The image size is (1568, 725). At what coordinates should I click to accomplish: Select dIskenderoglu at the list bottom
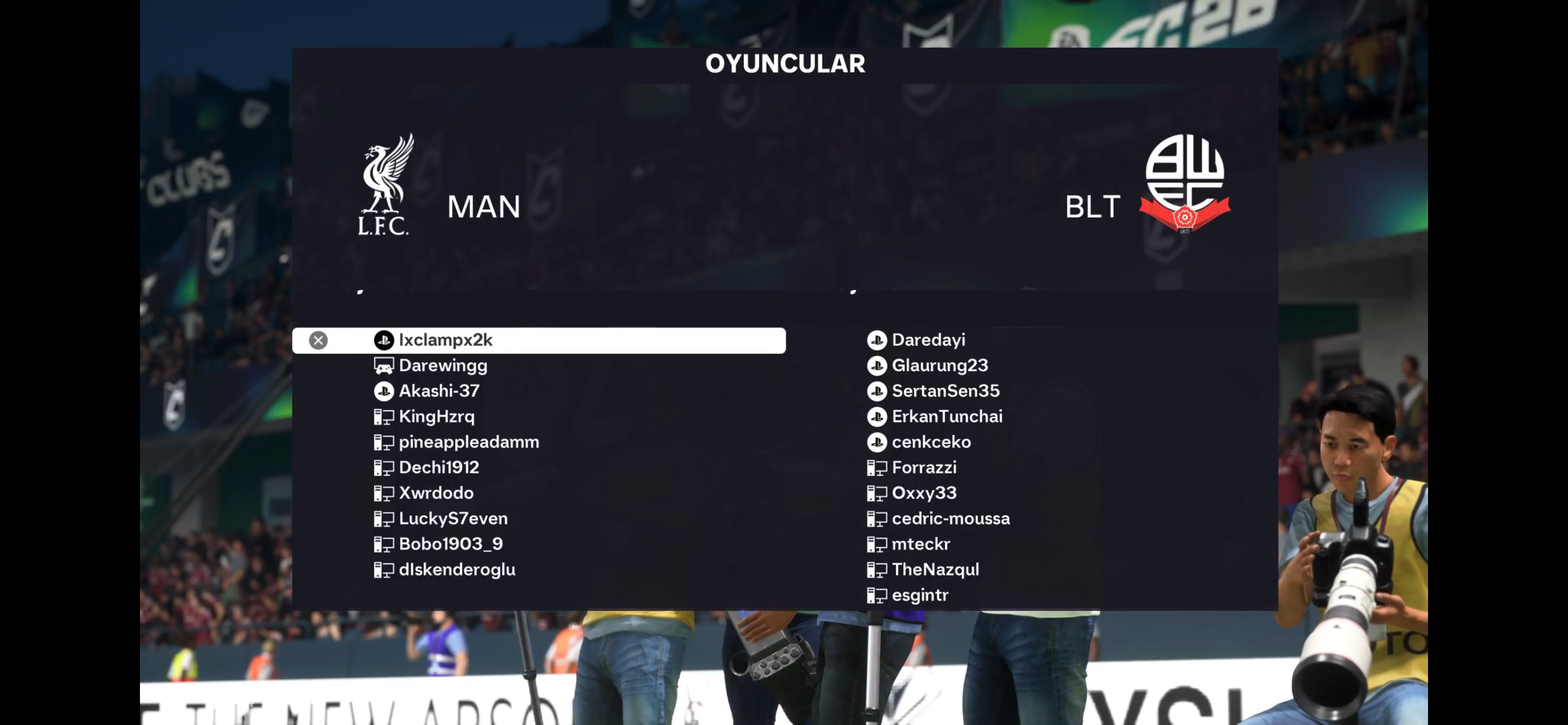tap(456, 569)
